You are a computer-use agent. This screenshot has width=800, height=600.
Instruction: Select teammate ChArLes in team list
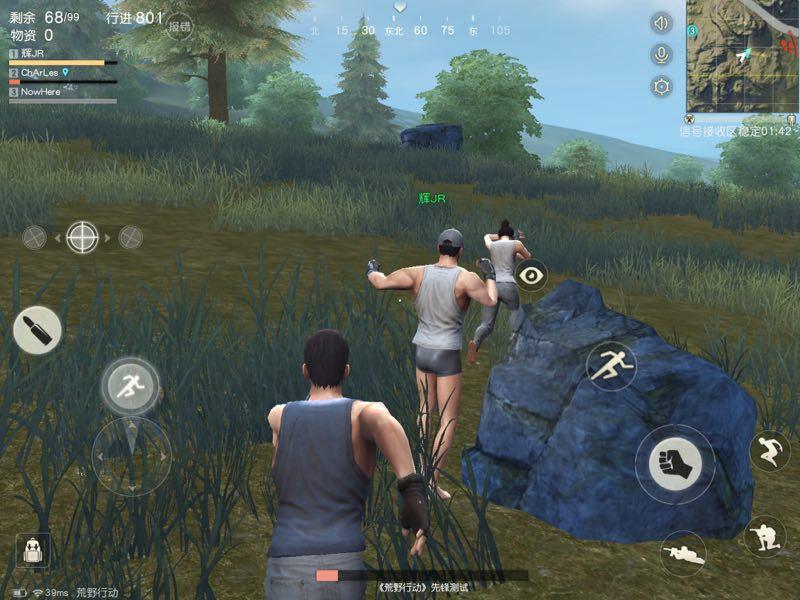click(x=40, y=73)
